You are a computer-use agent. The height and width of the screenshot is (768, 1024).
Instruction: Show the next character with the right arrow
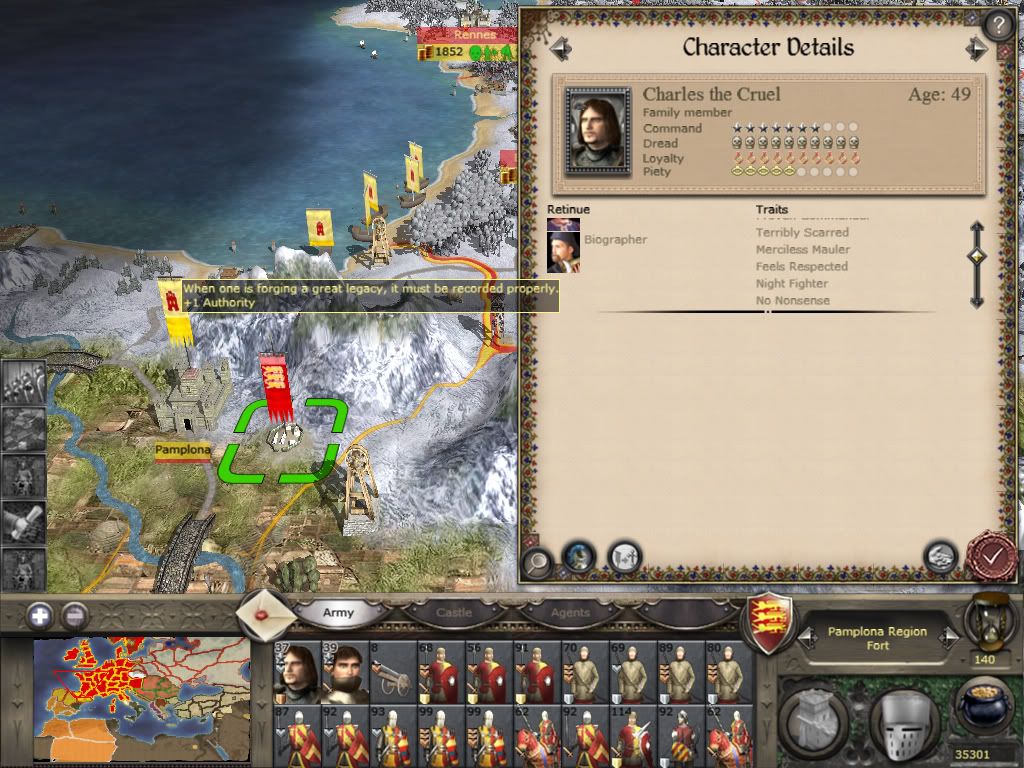click(976, 48)
